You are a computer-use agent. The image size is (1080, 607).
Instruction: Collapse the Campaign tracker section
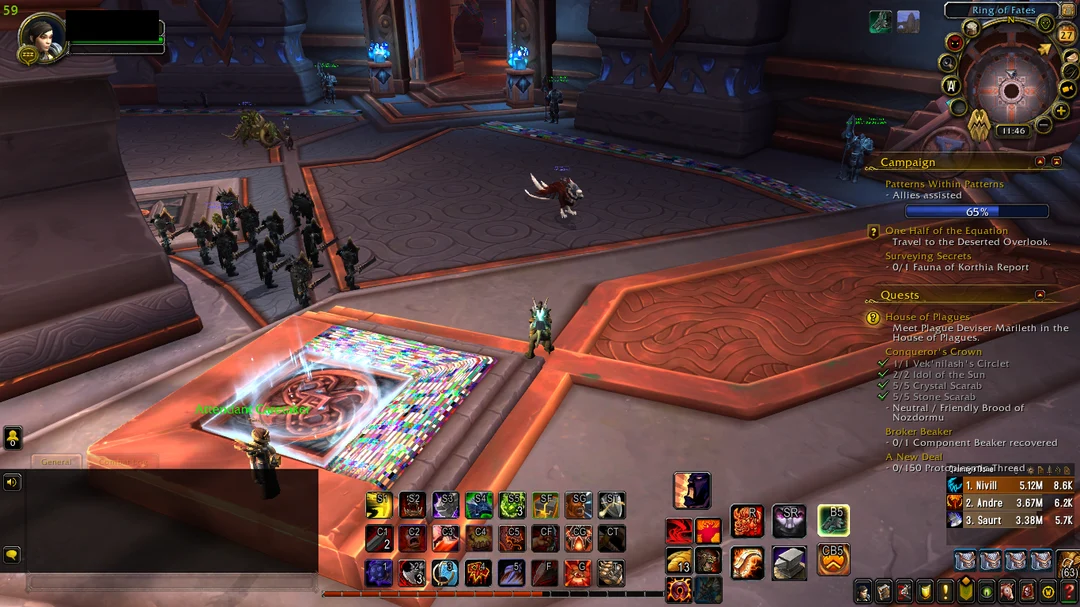click(1040, 162)
